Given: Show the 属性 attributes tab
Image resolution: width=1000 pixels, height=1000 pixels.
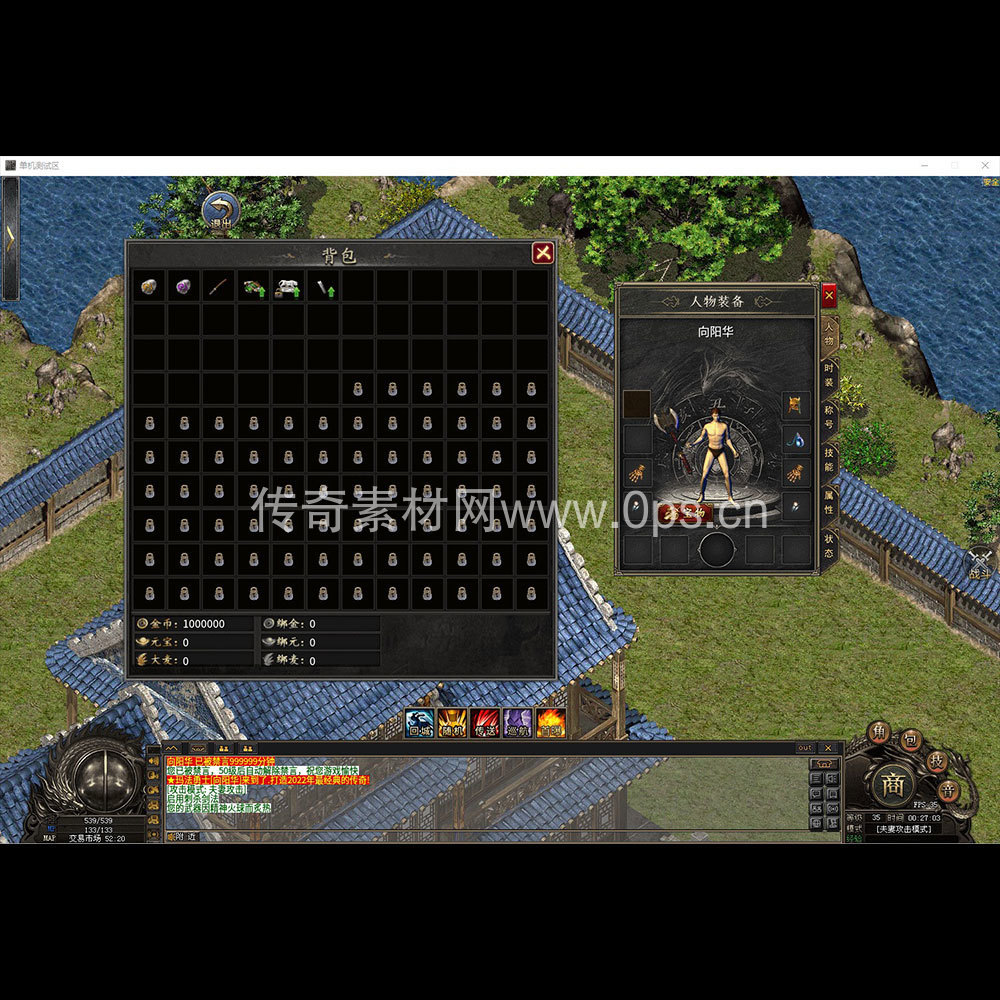Looking at the screenshot, I should pos(829,502).
